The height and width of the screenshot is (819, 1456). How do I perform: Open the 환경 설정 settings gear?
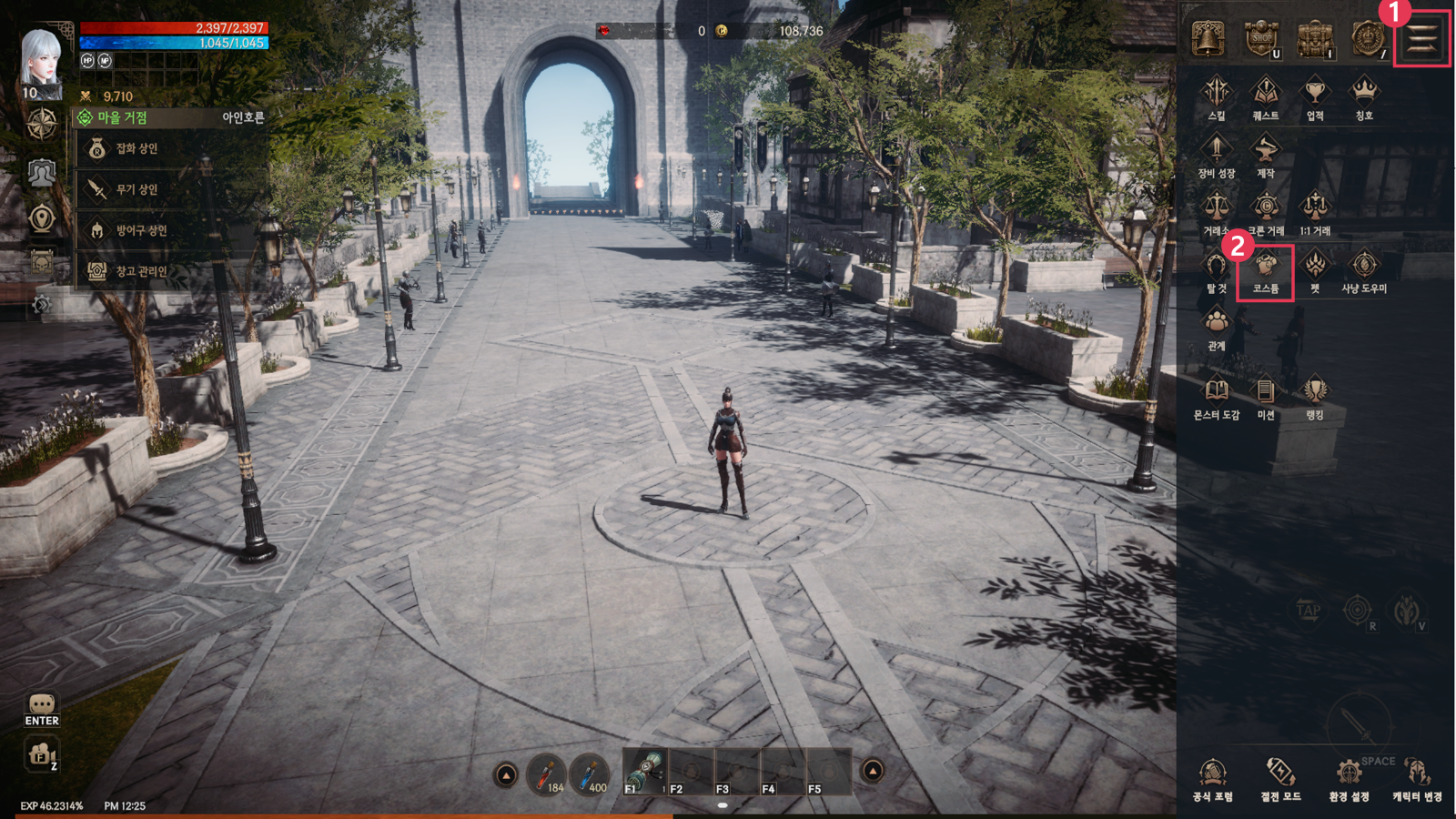1348,779
